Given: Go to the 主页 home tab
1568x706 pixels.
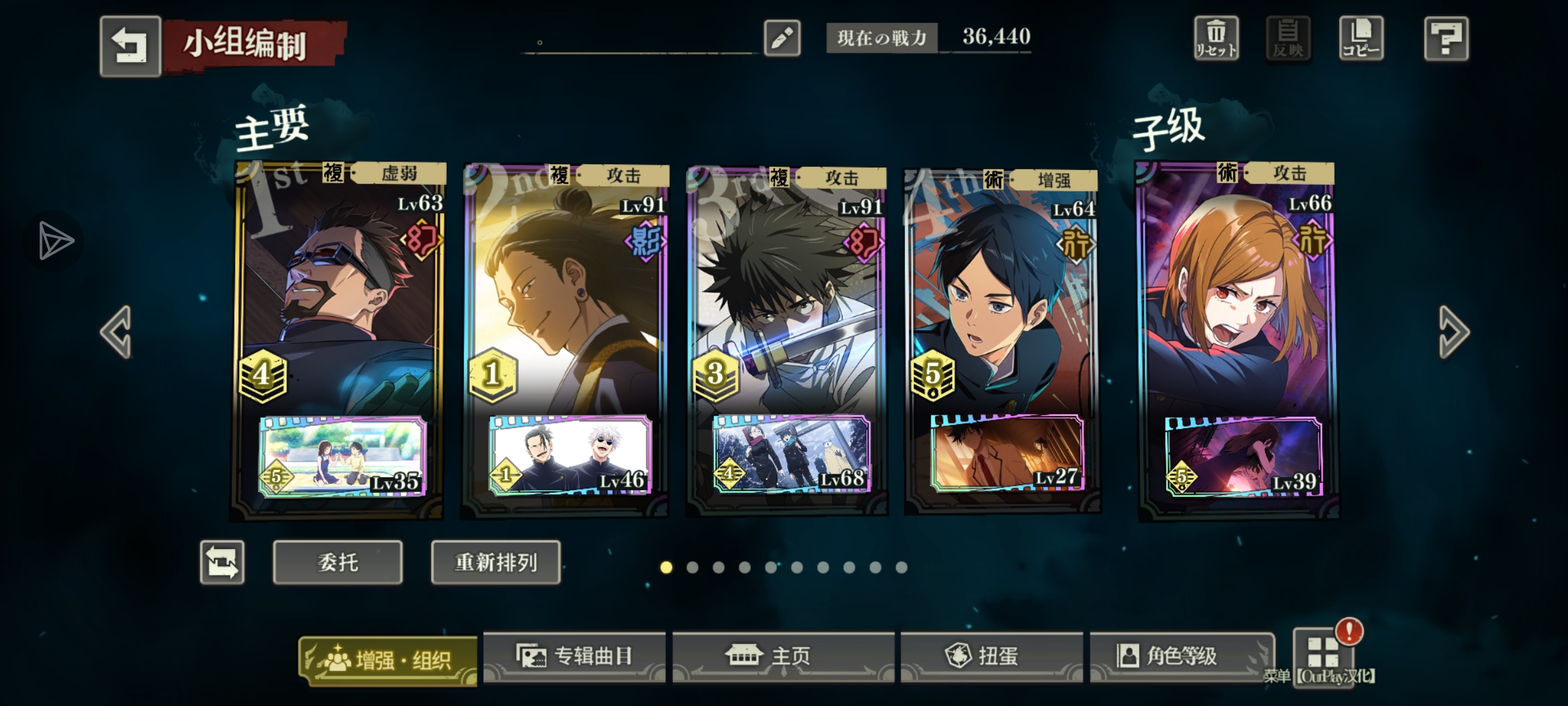Looking at the screenshot, I should tap(783, 656).
